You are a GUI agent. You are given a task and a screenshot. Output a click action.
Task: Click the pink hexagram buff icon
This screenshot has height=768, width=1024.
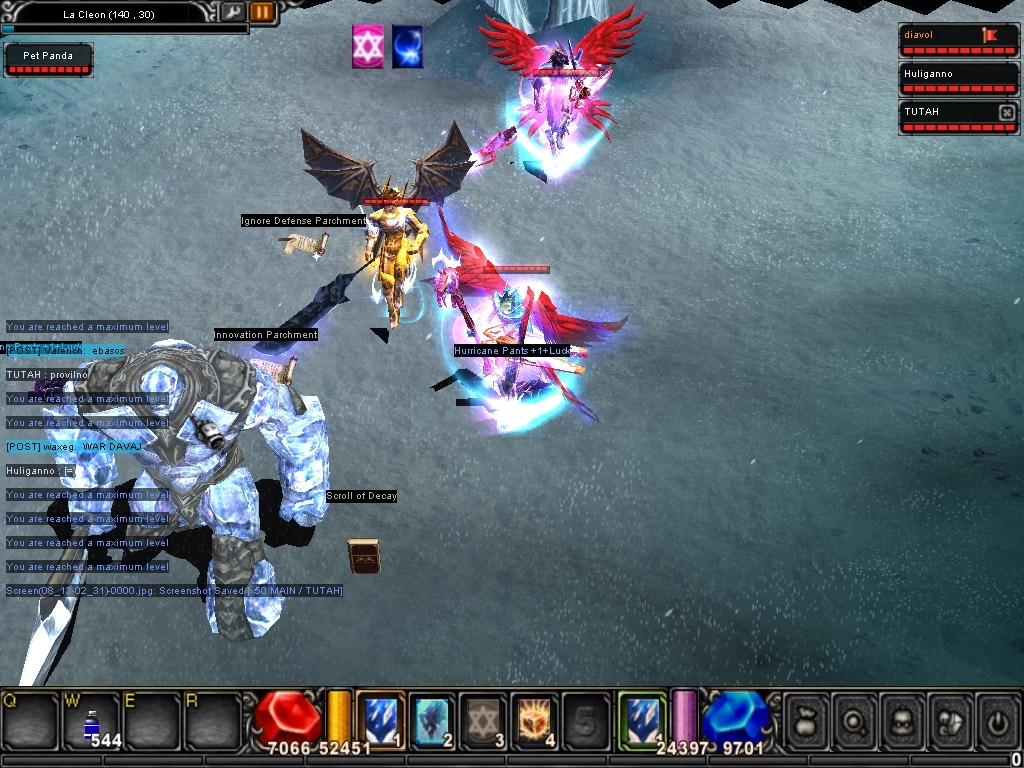(x=367, y=47)
